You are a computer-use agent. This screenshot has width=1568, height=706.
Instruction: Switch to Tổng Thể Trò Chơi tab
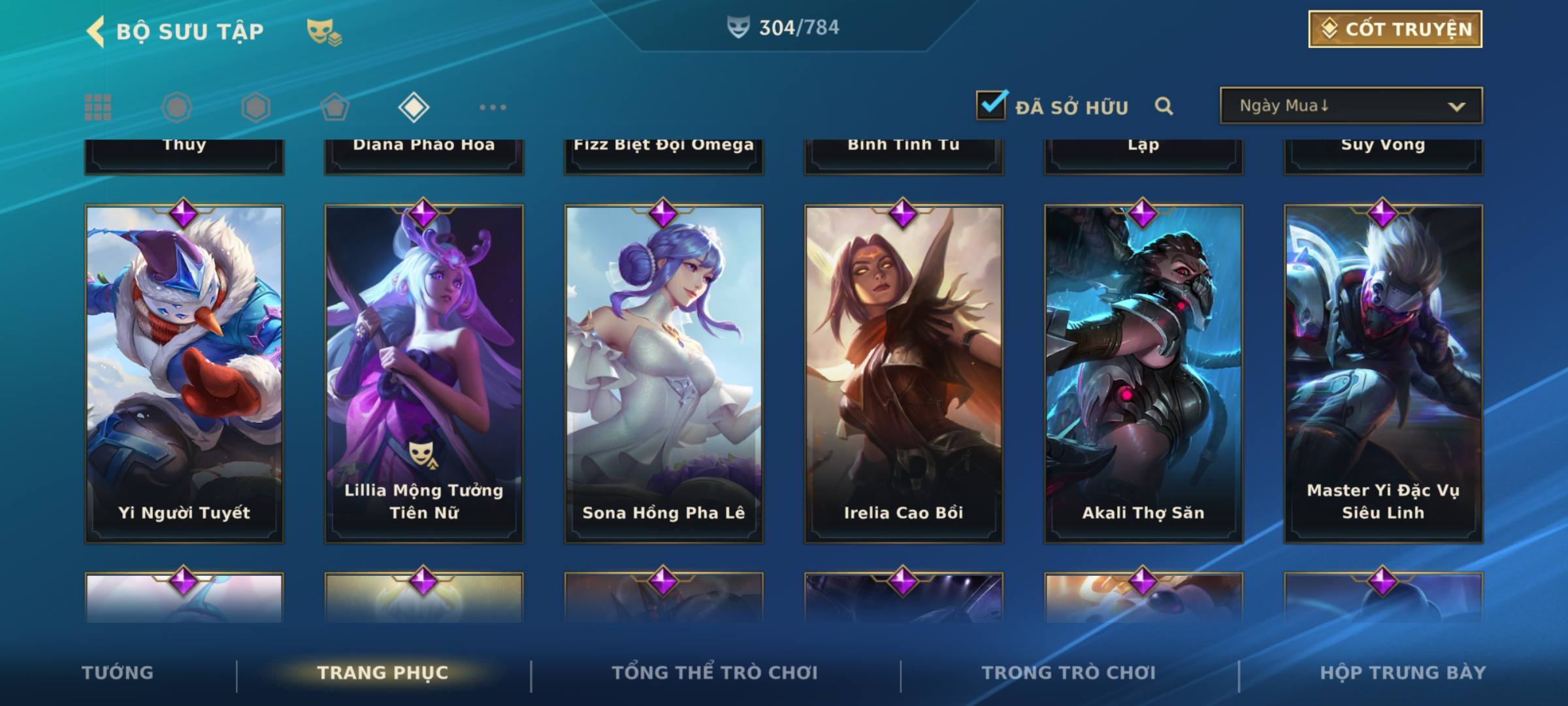(715, 673)
